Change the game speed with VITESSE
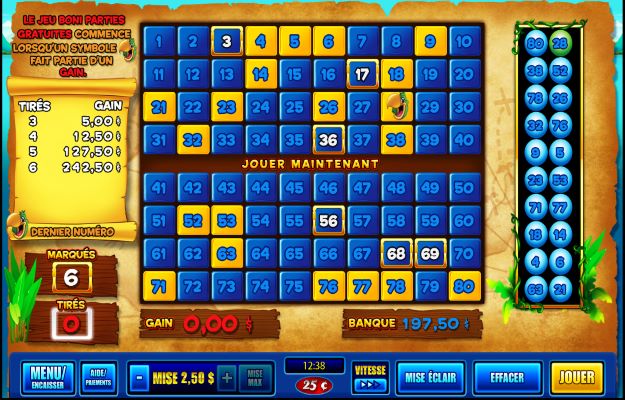The width and height of the screenshot is (625, 400). pos(370,376)
